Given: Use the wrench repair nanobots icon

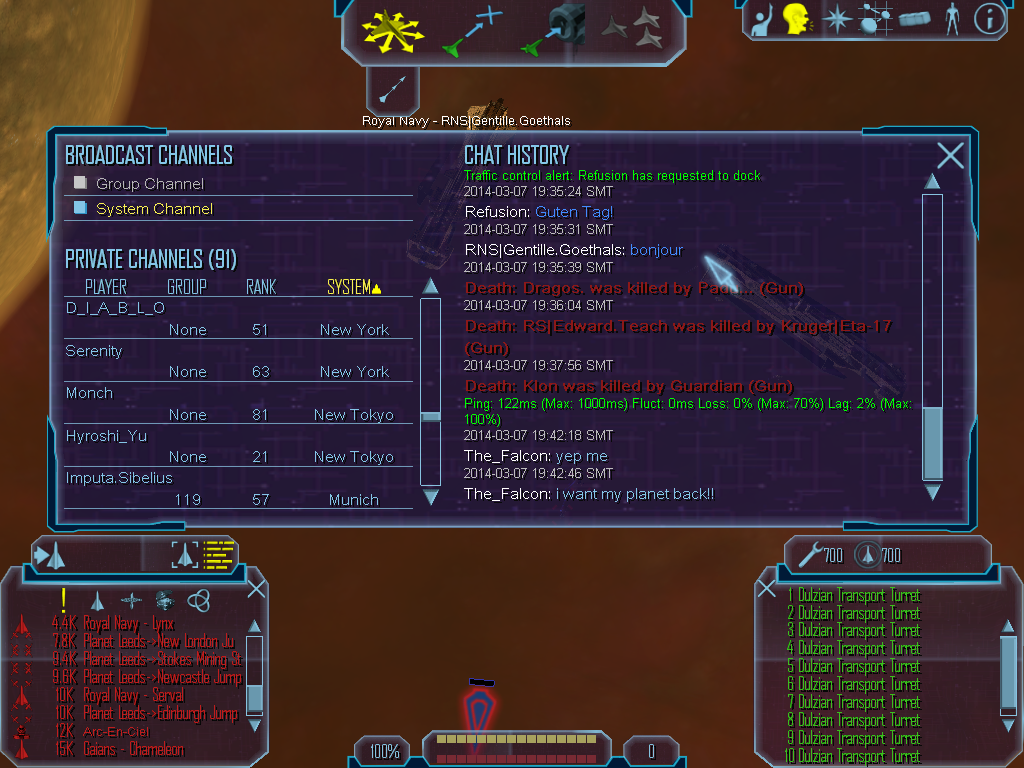Looking at the screenshot, I should [811, 554].
